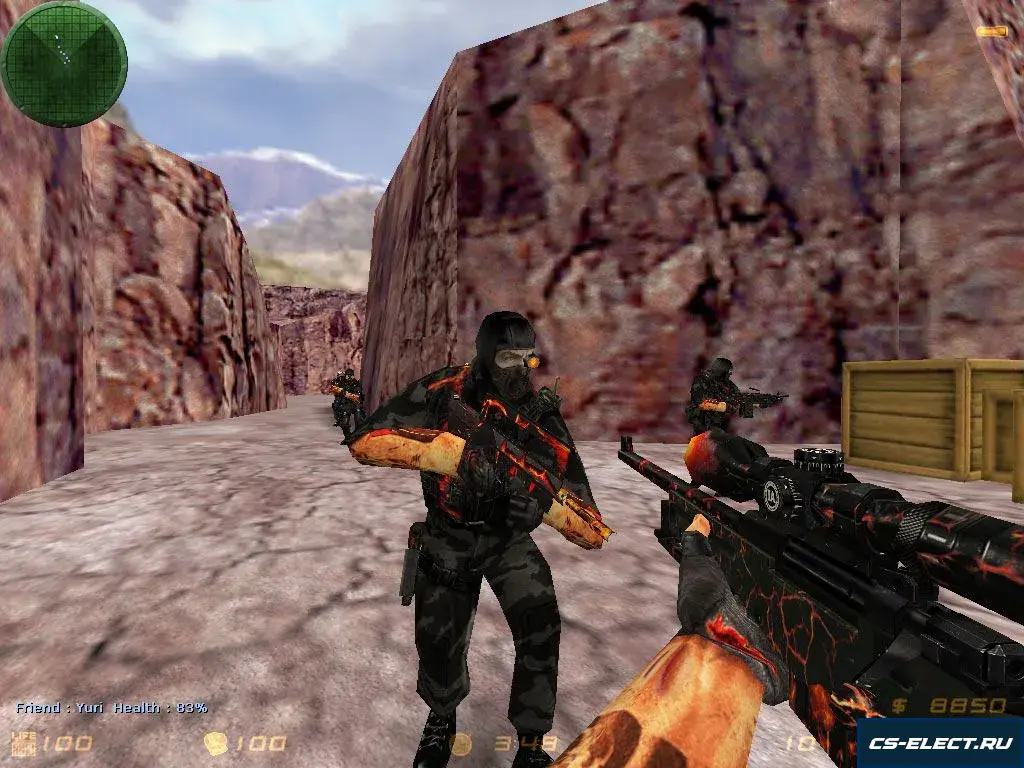The width and height of the screenshot is (1024, 768).
Task: Select the flashlight indicator icon
Action: tap(992, 32)
